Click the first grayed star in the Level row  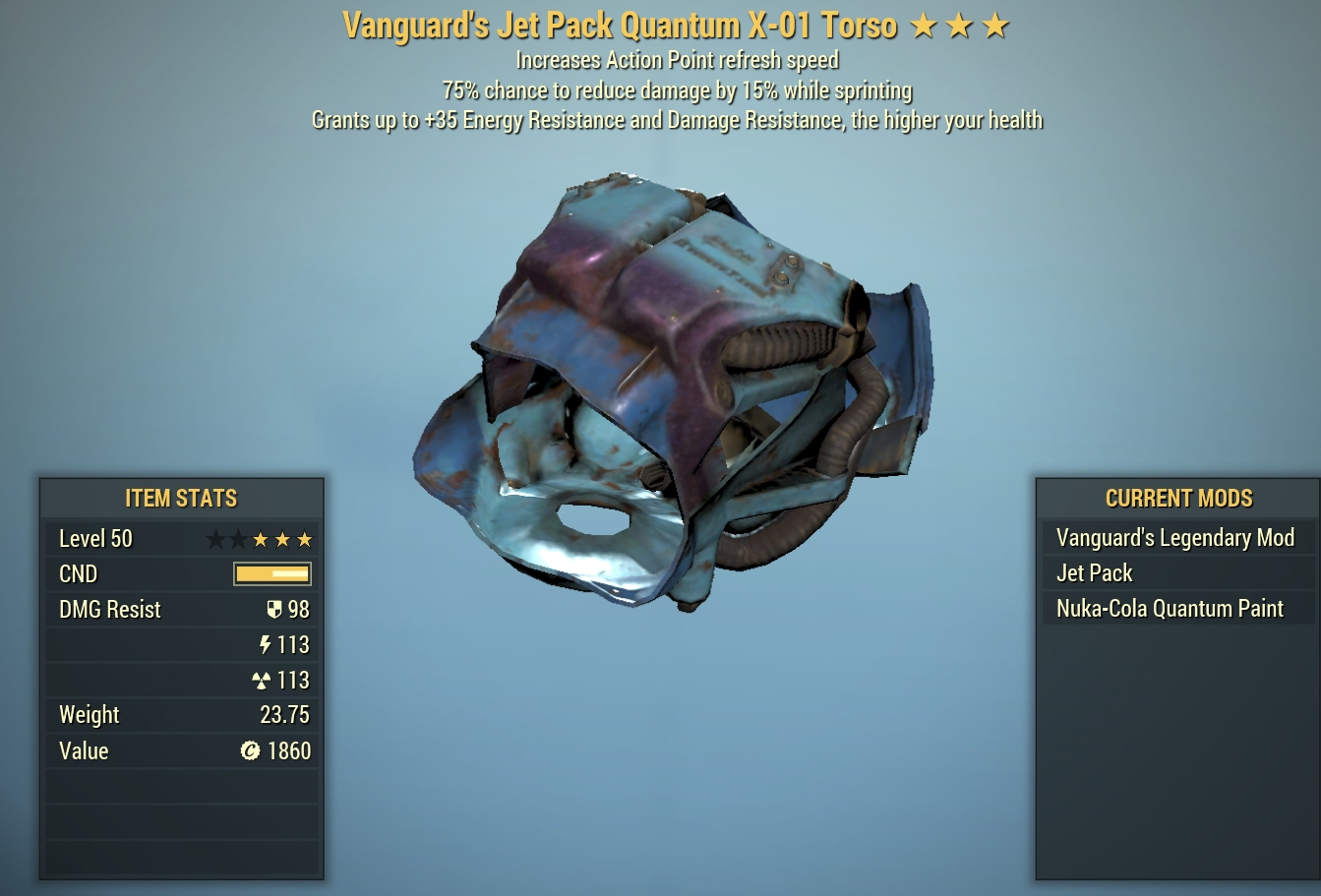click(215, 539)
